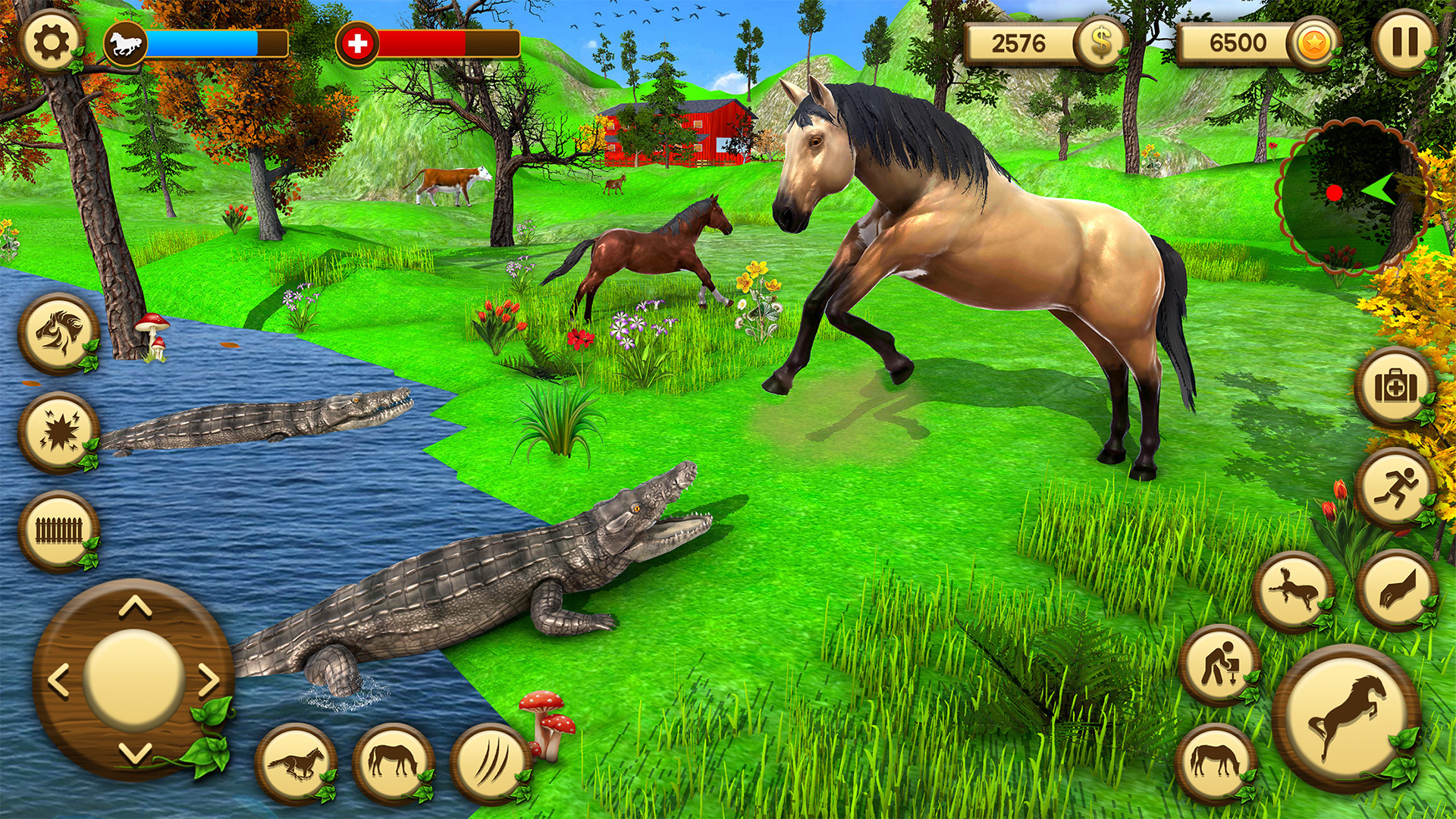The height and width of the screenshot is (819, 1456).
Task: Tap the galloping horse icon at bottom
Action: click(296, 761)
